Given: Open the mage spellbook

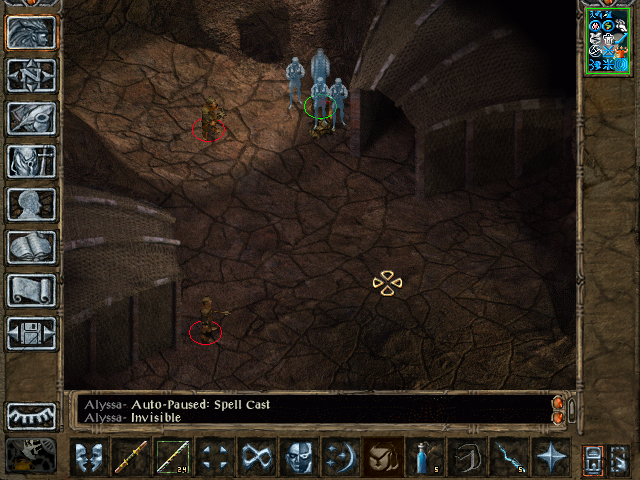Looking at the screenshot, I should [31, 247].
